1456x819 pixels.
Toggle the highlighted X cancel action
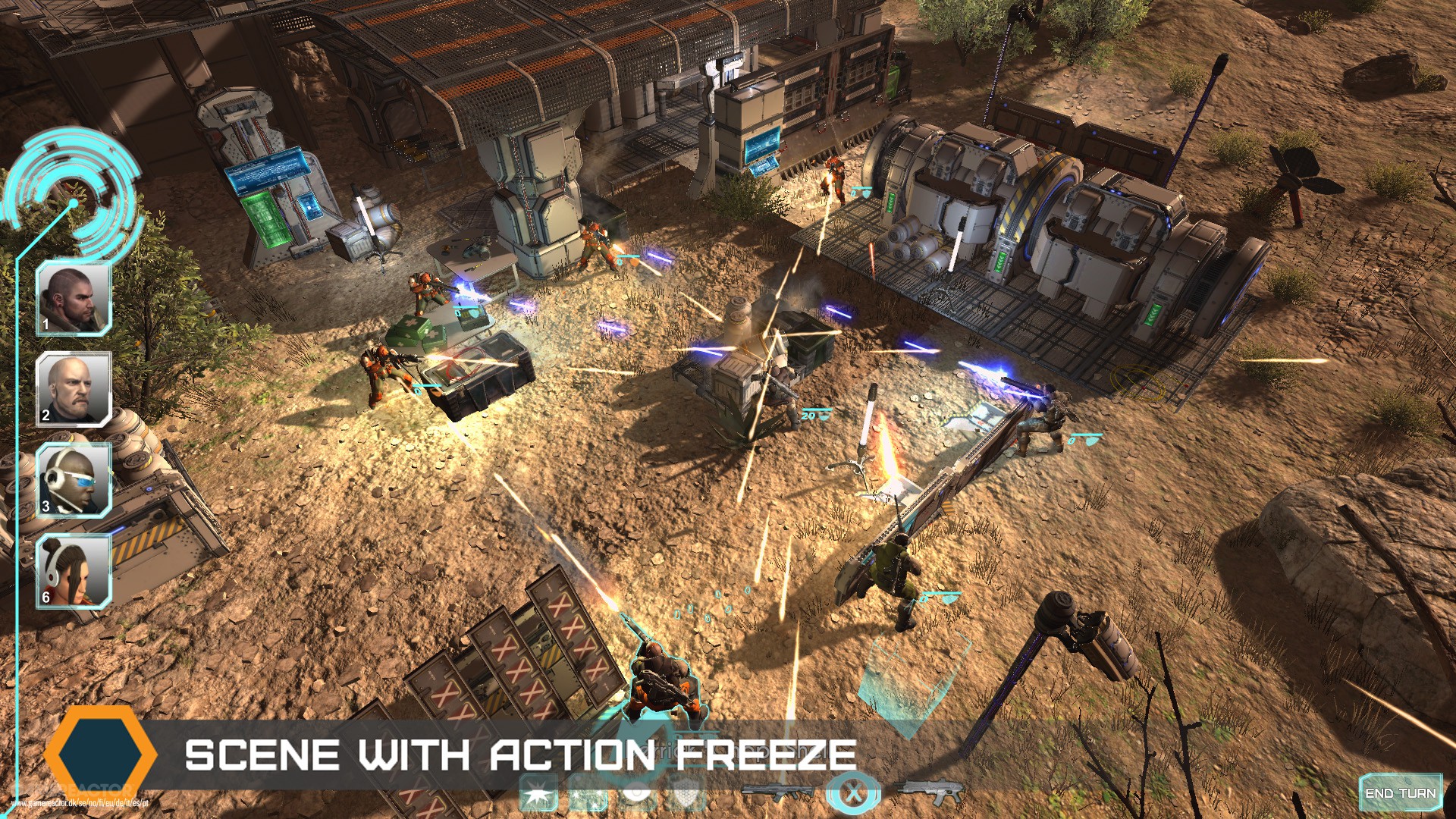[853, 792]
